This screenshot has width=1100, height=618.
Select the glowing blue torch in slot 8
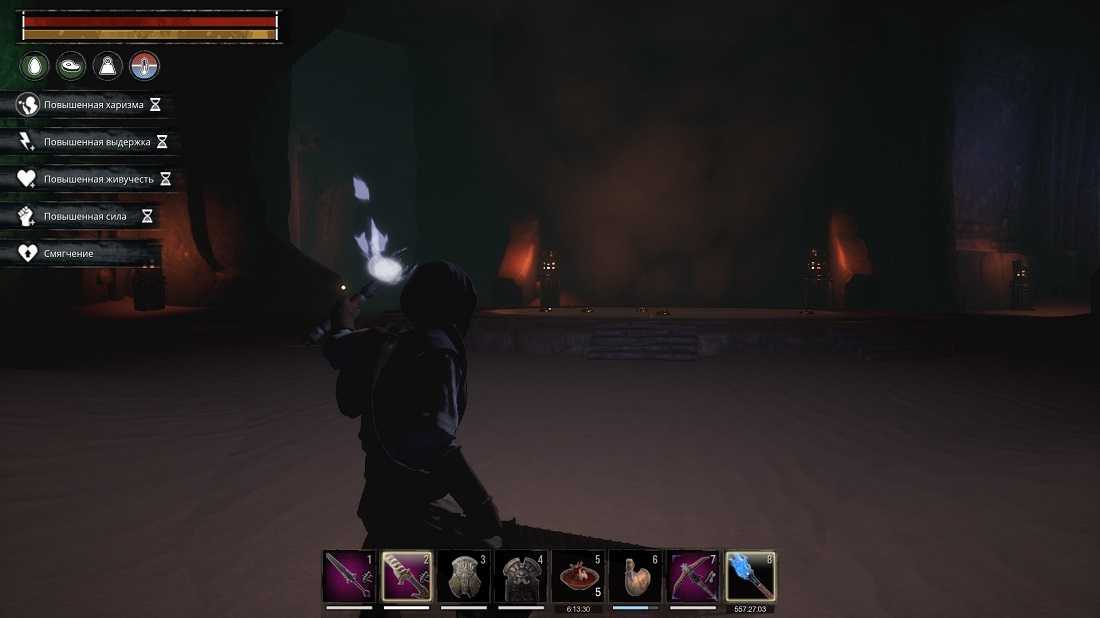[x=750, y=577]
